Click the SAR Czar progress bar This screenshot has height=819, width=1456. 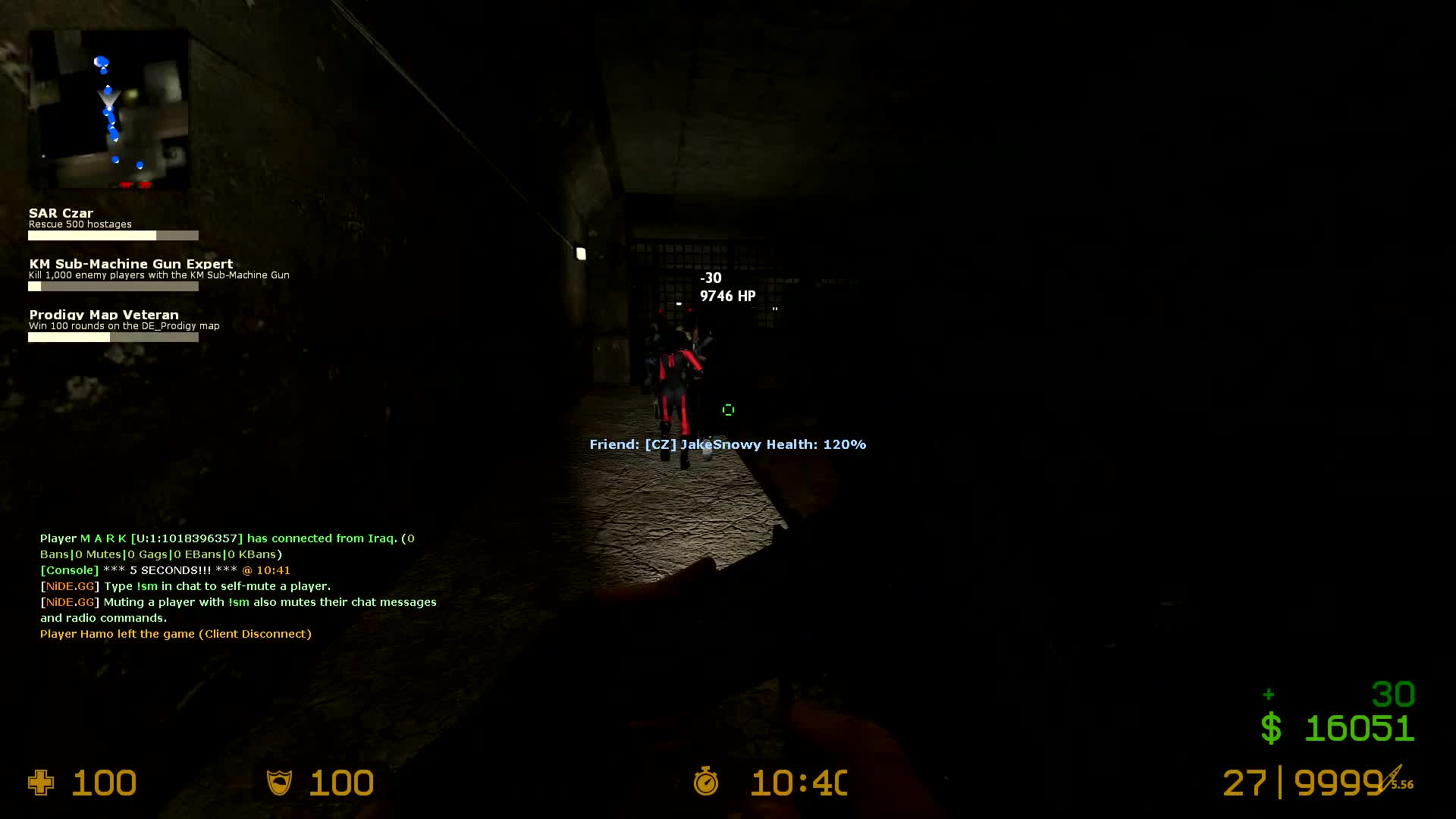[x=113, y=235]
